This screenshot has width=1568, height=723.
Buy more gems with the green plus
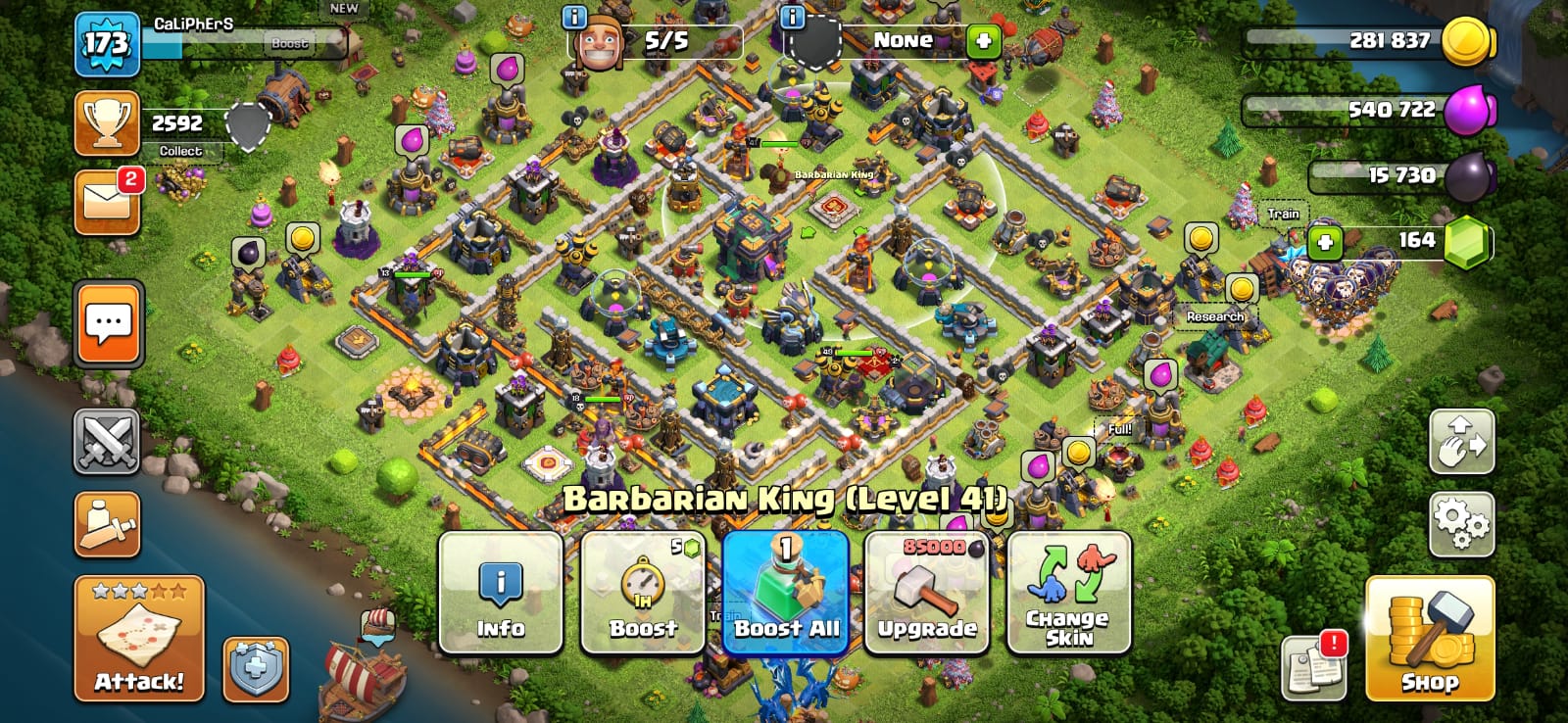point(1325,242)
